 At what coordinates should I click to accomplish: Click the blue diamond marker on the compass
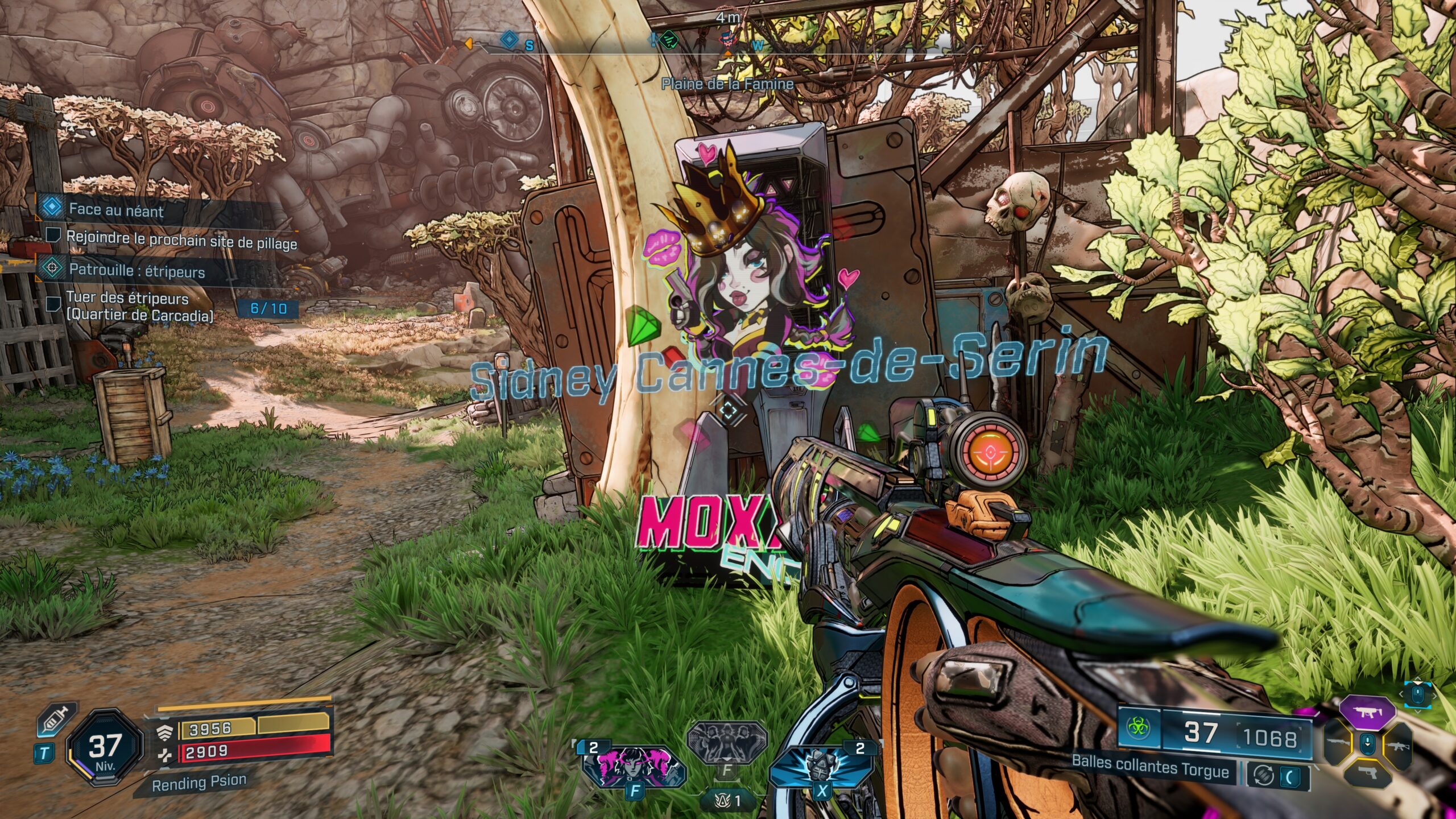509,40
